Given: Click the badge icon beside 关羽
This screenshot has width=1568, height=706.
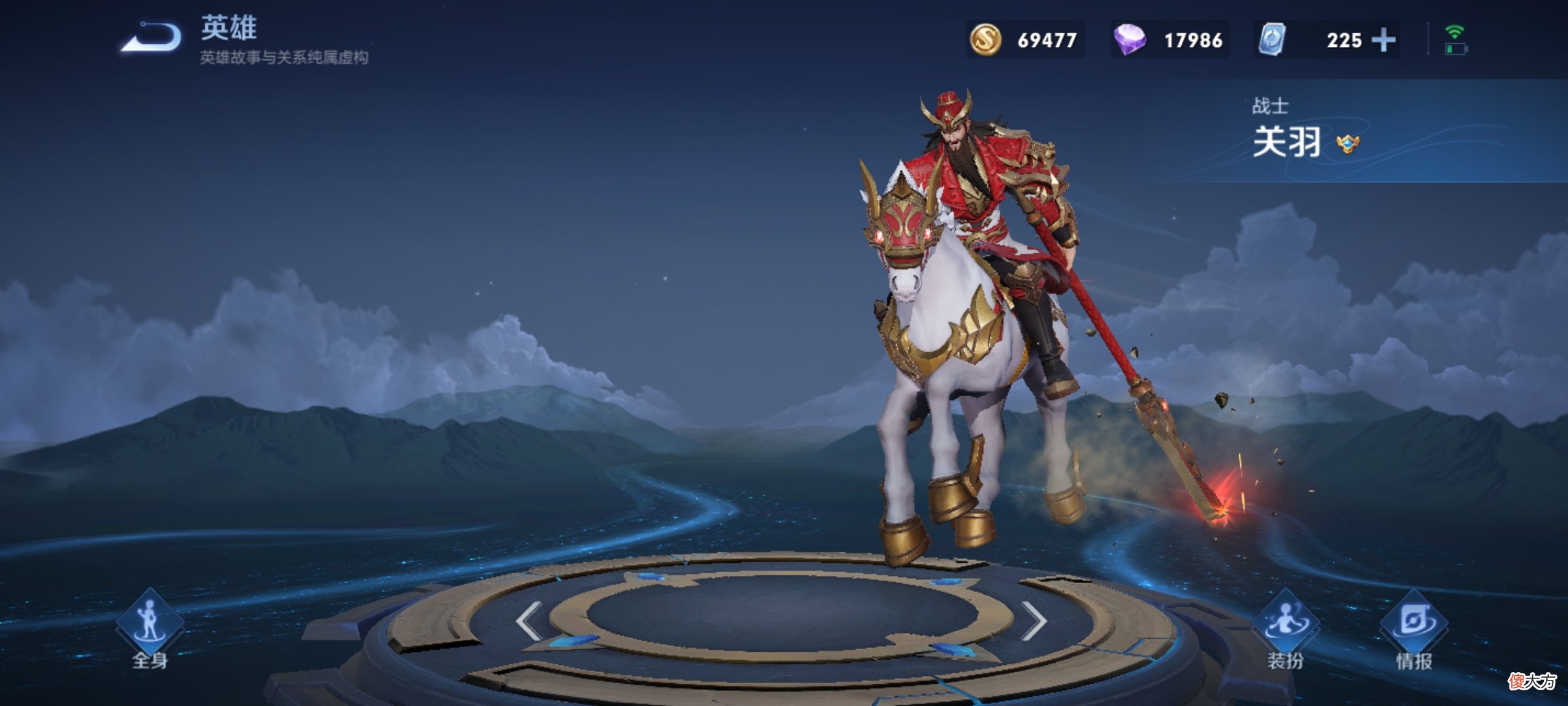Looking at the screenshot, I should (x=1348, y=143).
